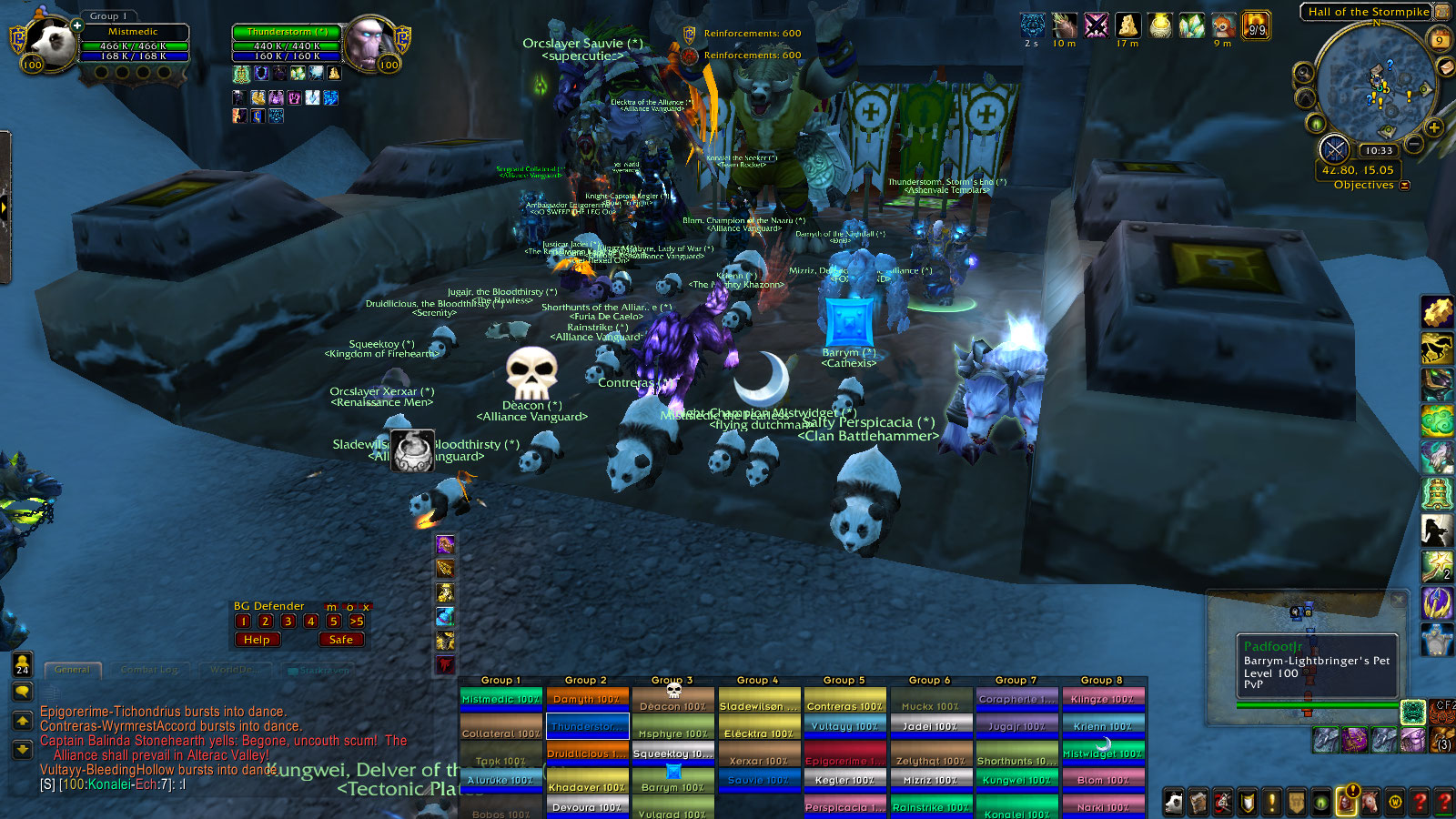Close the battlefield zone map panel
Image resolution: width=1456 pixels, height=819 pixels.
click(1399, 601)
